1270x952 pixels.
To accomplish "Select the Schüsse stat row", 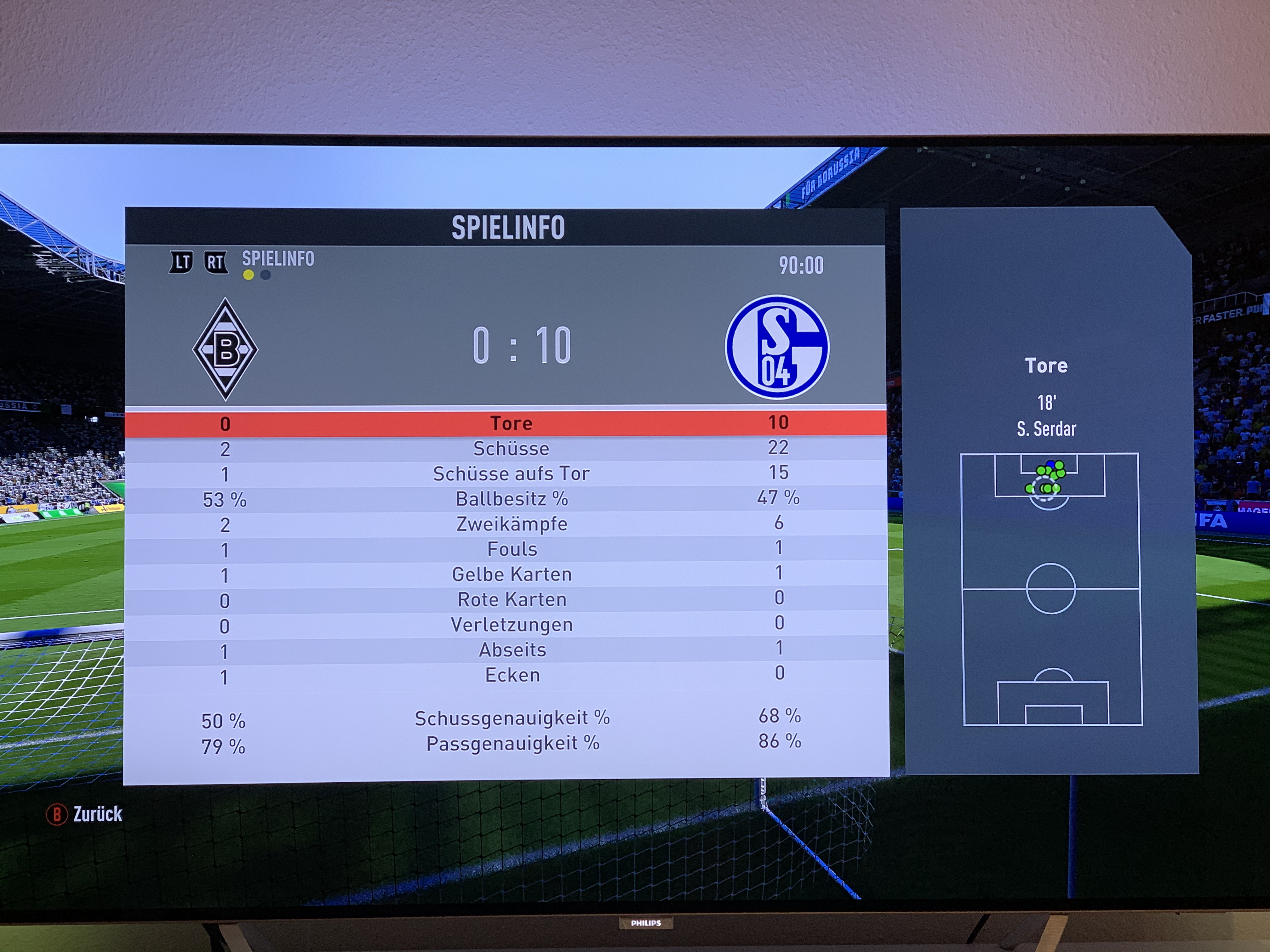I will (x=511, y=449).
